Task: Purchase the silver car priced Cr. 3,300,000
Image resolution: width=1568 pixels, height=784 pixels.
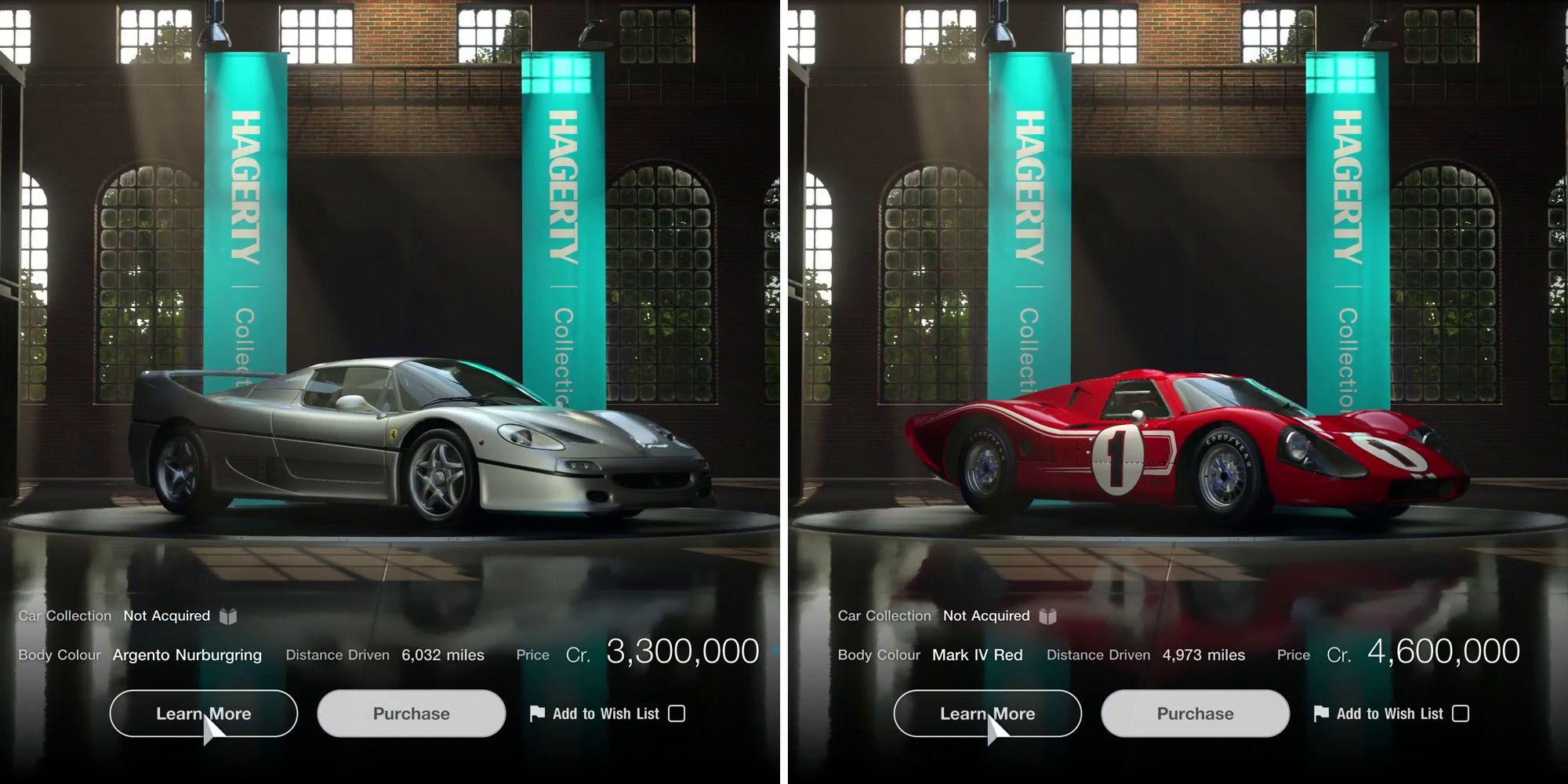Action: pyautogui.click(x=411, y=713)
